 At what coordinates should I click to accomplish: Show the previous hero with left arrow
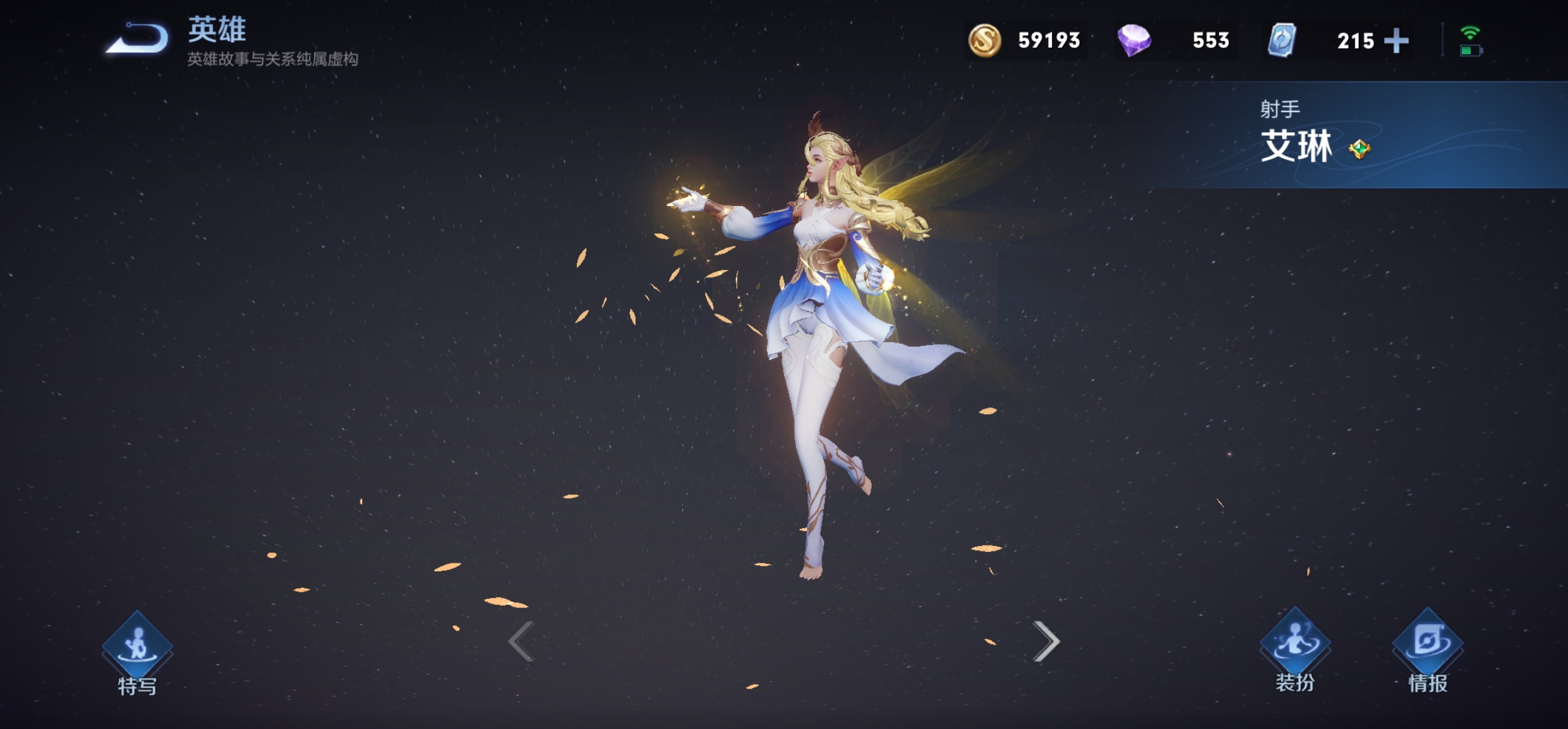point(521,641)
